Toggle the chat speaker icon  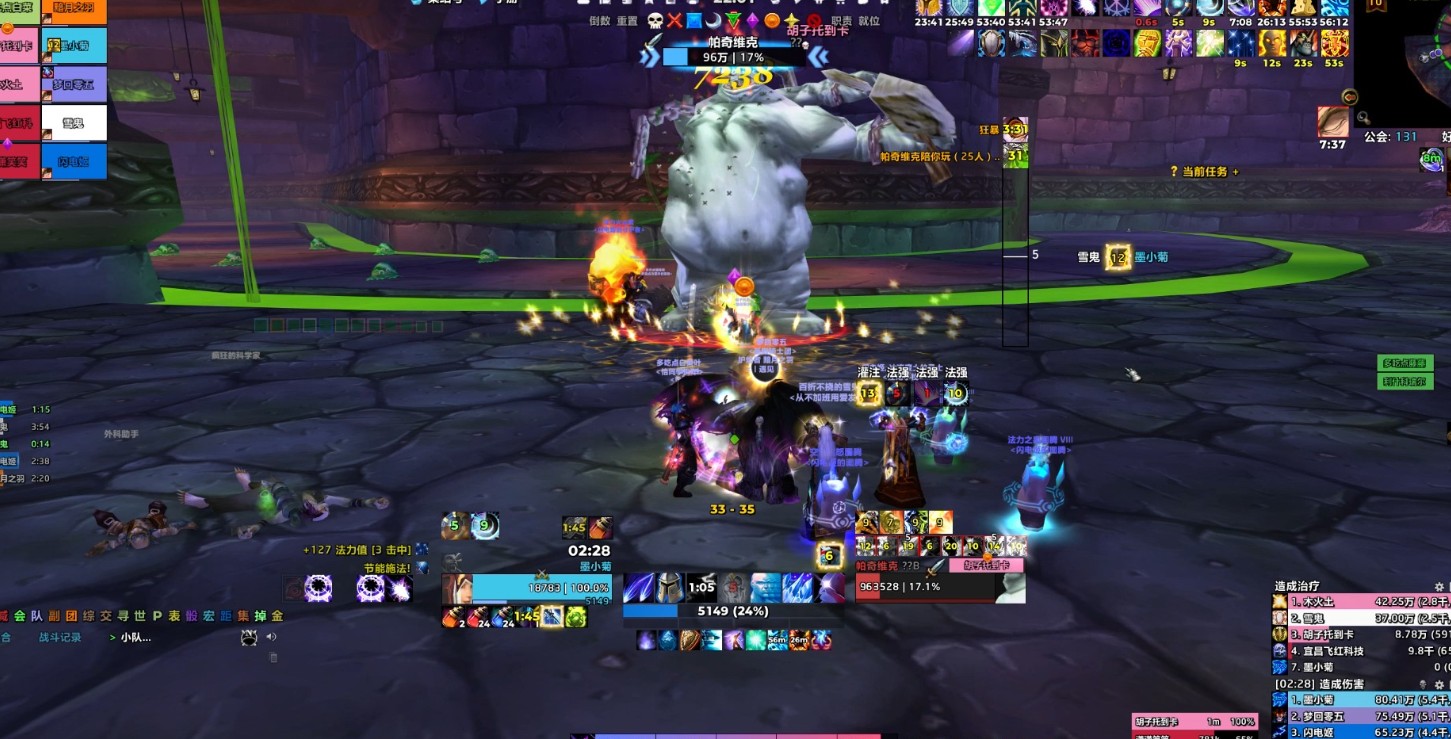[271, 637]
